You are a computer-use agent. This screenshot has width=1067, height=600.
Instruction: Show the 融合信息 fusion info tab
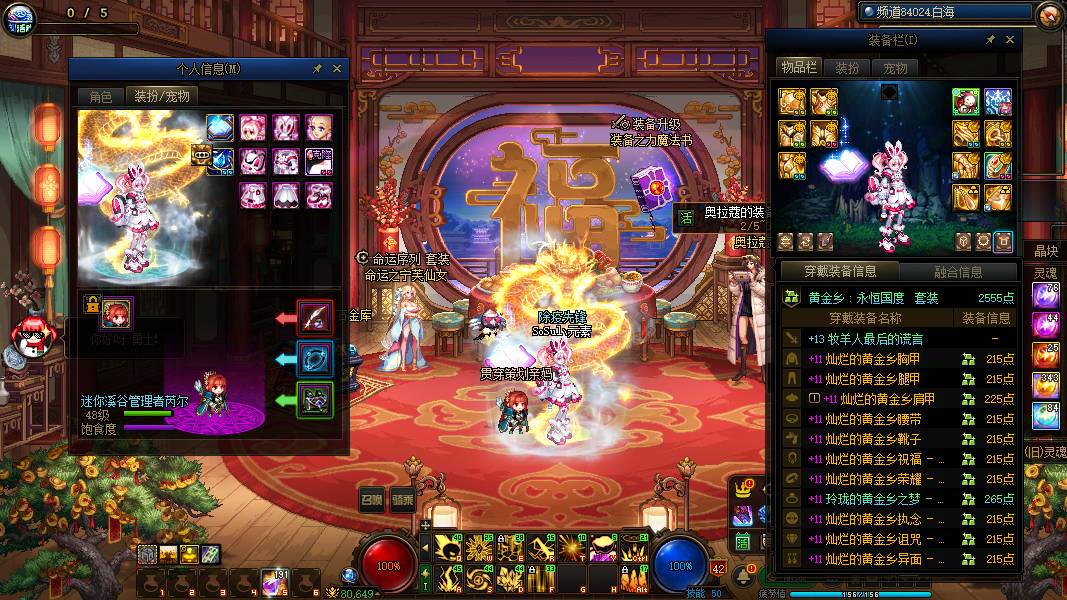[x=958, y=271]
